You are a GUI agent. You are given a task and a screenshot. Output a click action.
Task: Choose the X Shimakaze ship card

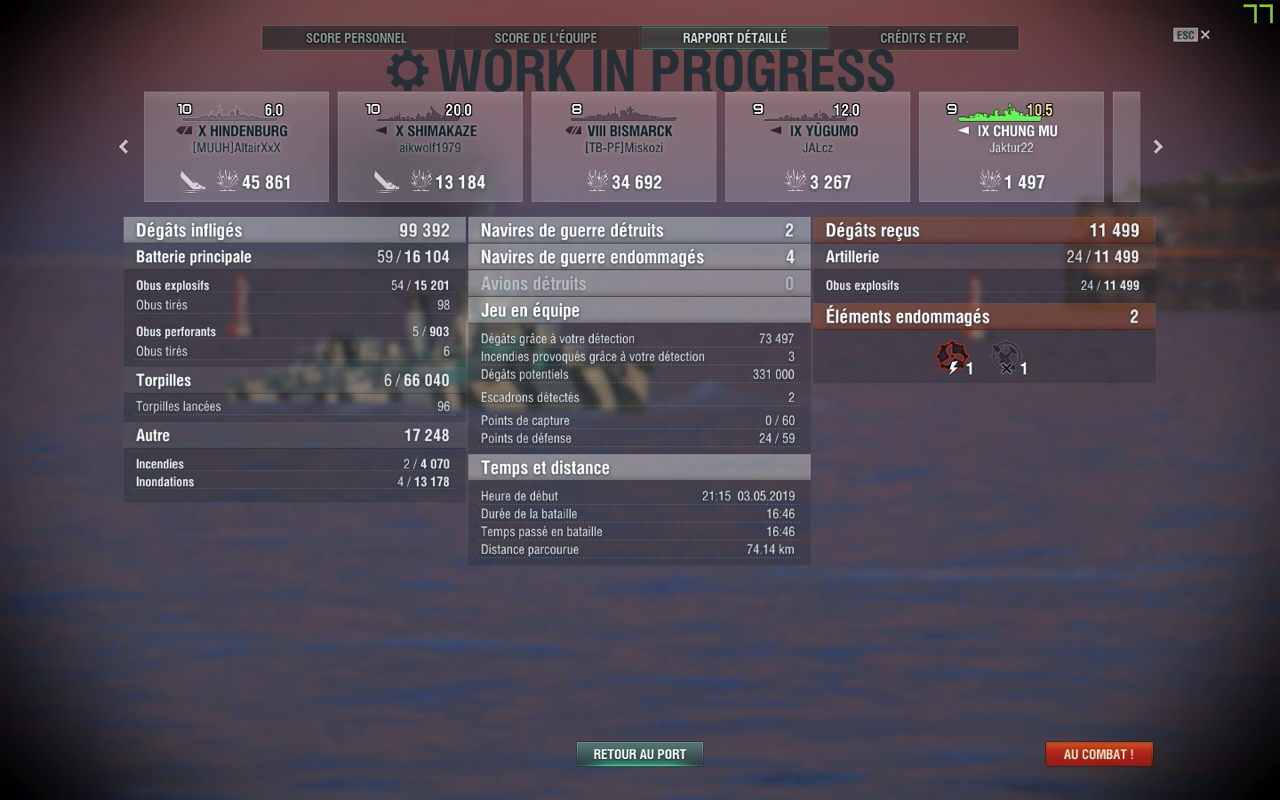click(x=430, y=147)
